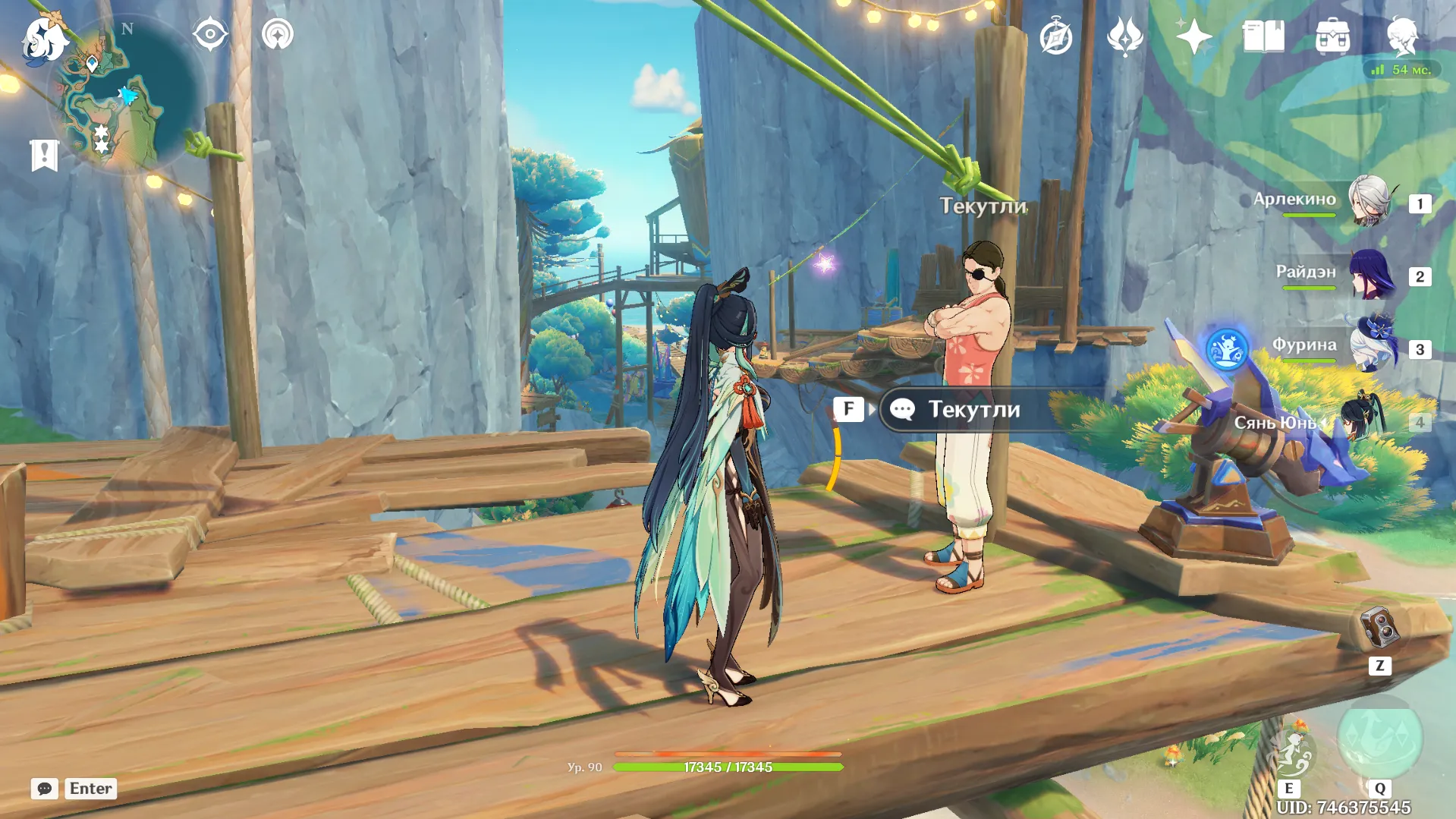
Task: Activate the elemental burst icon
Action: (1379, 739)
